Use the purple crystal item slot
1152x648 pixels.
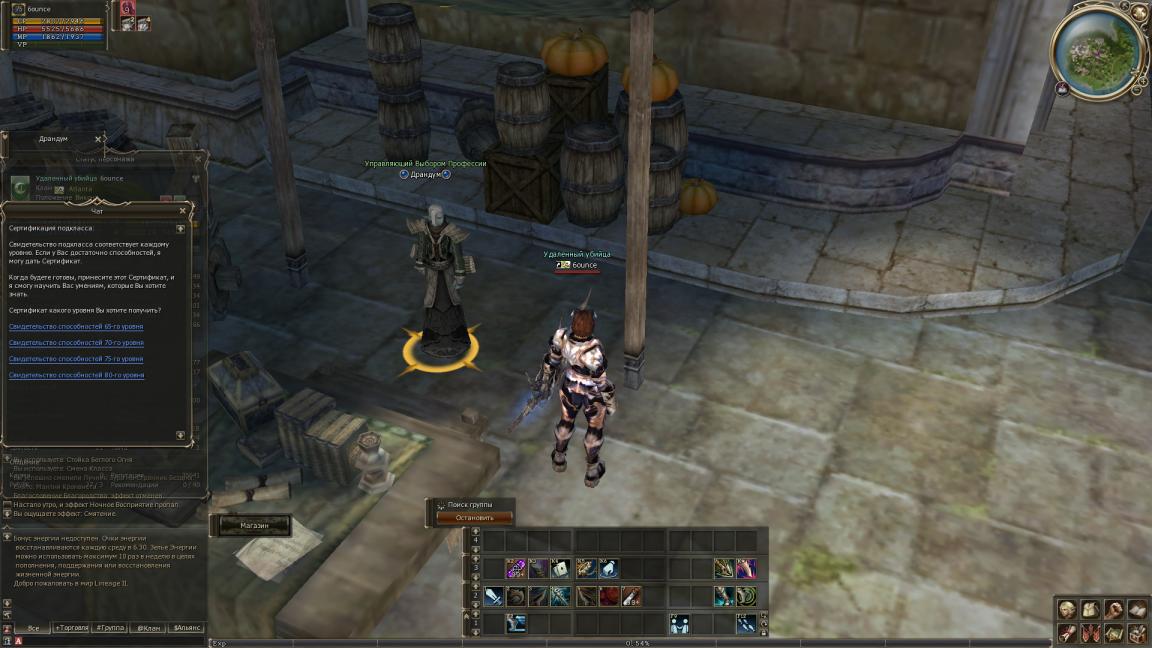click(516, 568)
